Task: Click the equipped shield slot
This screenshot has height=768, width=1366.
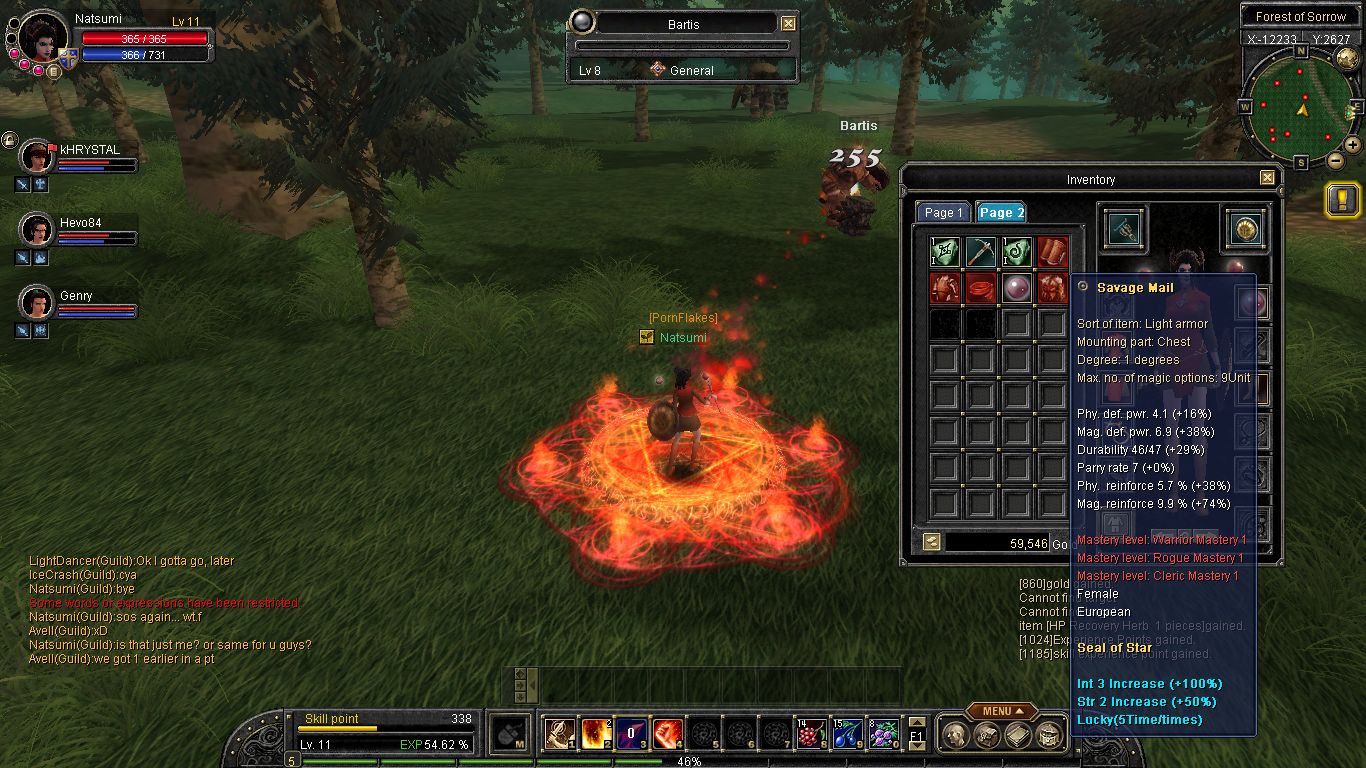Action: pos(1246,229)
